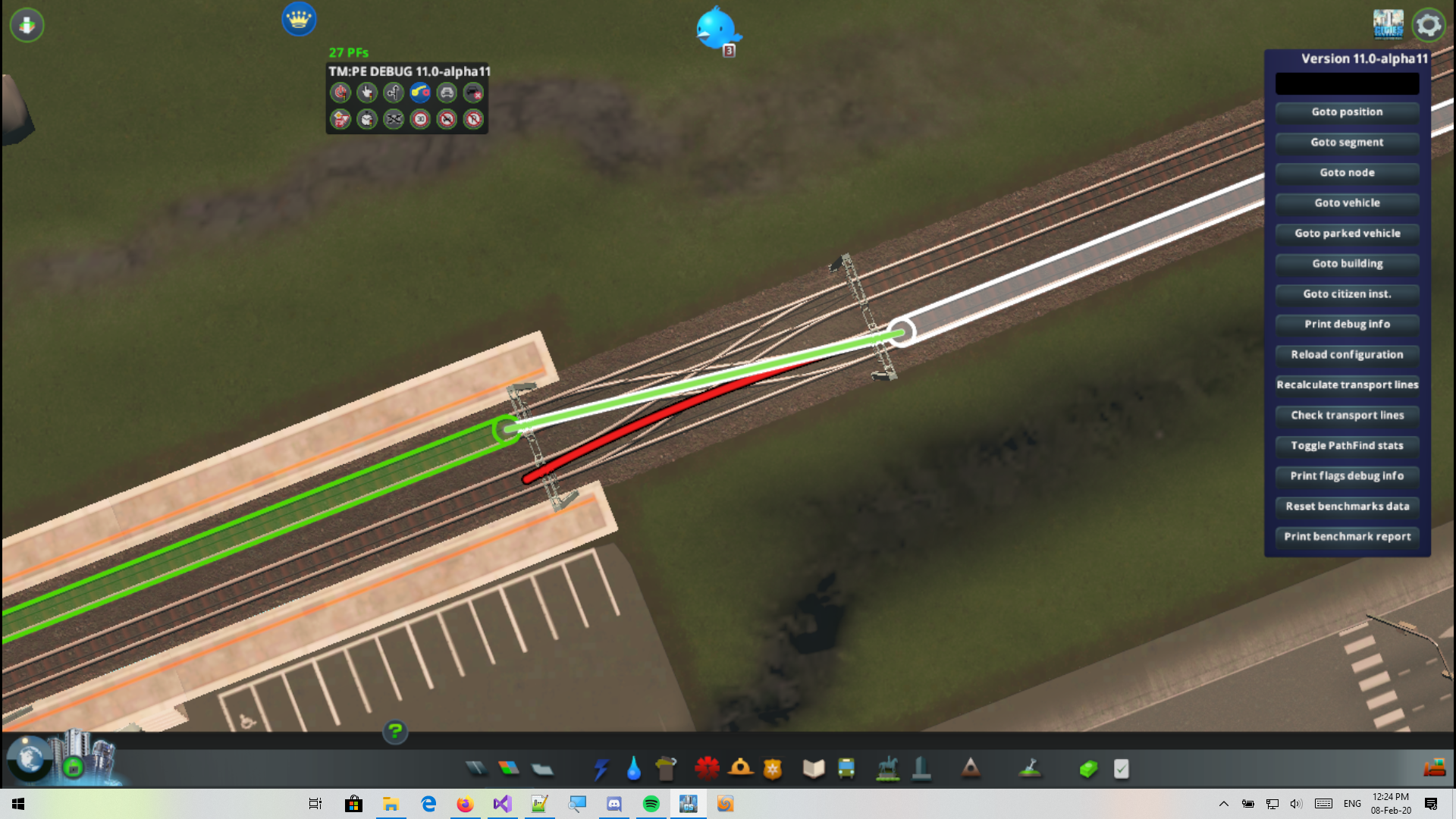Select the manual traffic lights tool
Image resolution: width=1456 pixels, height=819 pixels.
[366, 93]
